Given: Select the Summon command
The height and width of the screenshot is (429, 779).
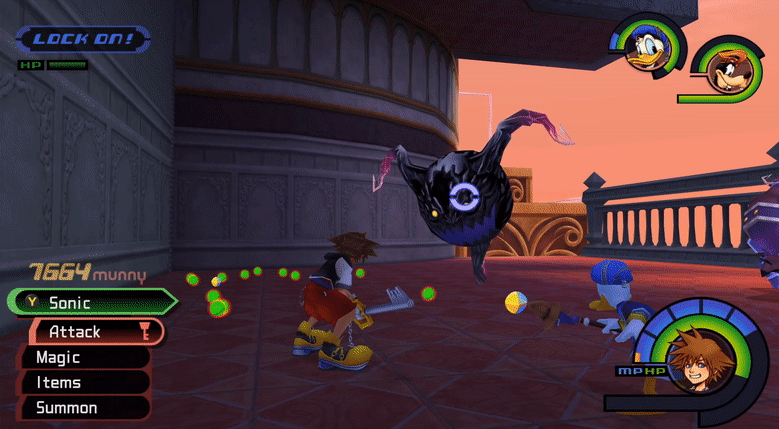Looking at the screenshot, I should click(80, 408).
